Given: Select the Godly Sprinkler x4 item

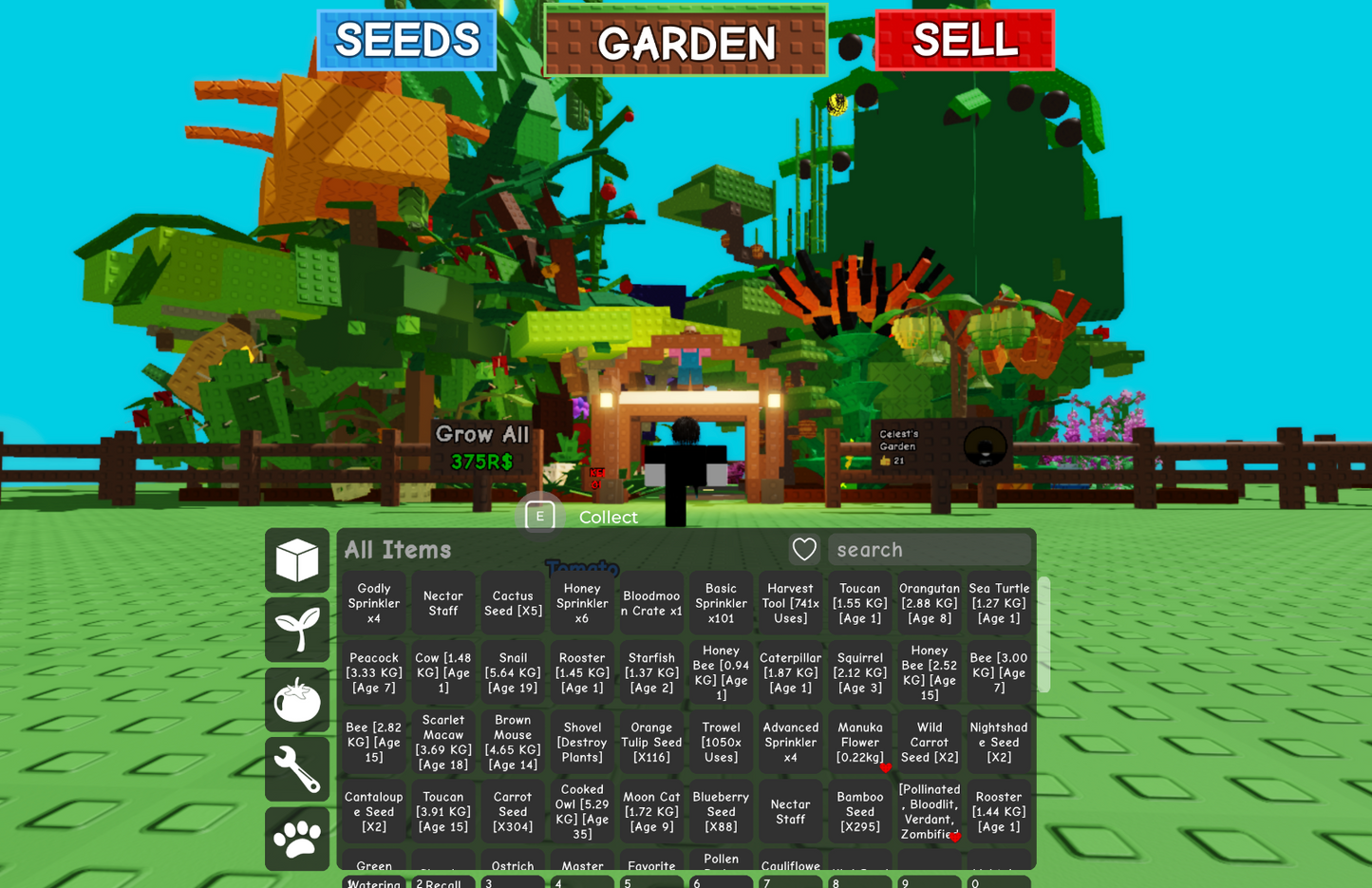Looking at the screenshot, I should [373, 602].
